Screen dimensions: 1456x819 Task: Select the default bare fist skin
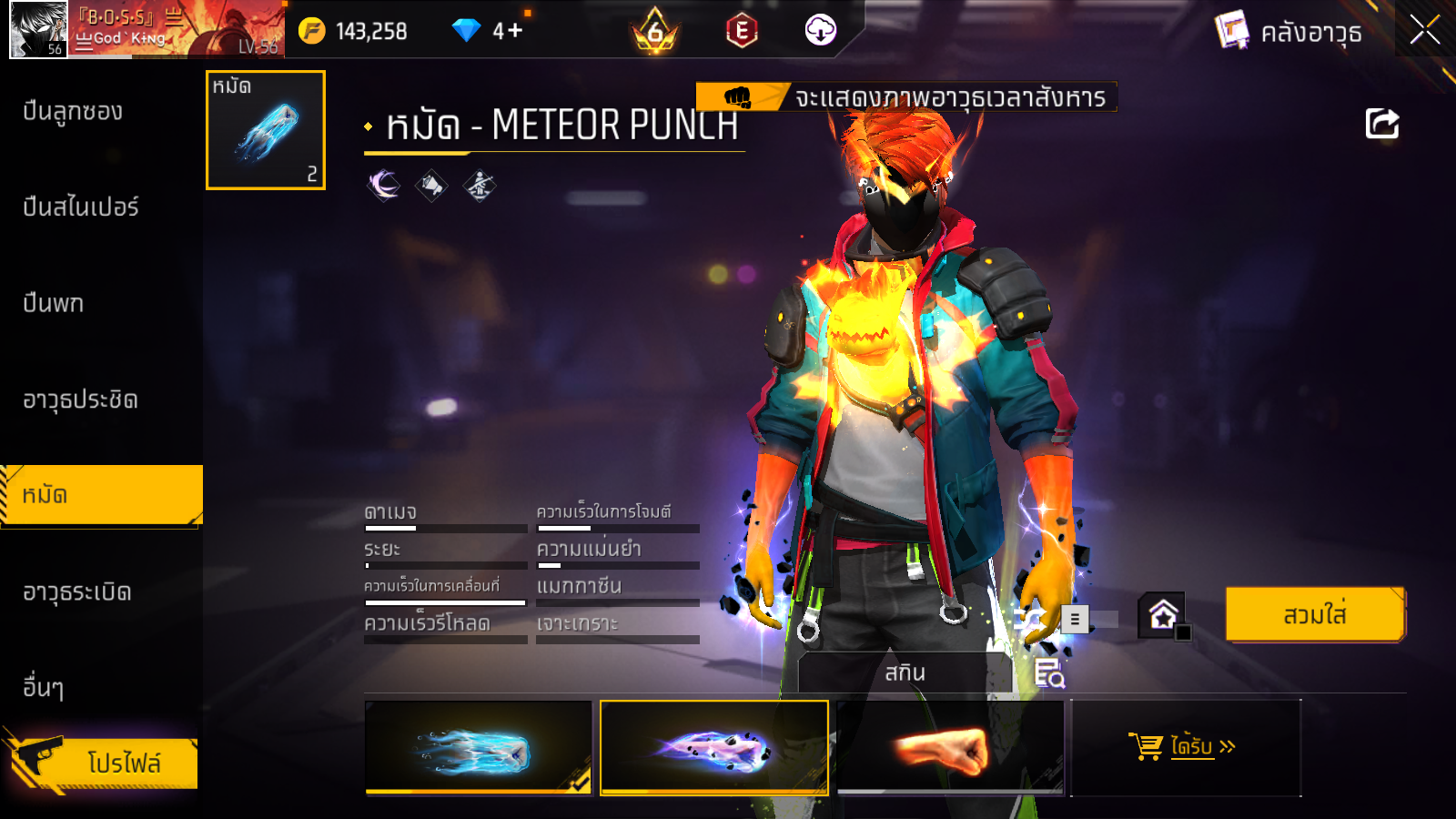949,748
